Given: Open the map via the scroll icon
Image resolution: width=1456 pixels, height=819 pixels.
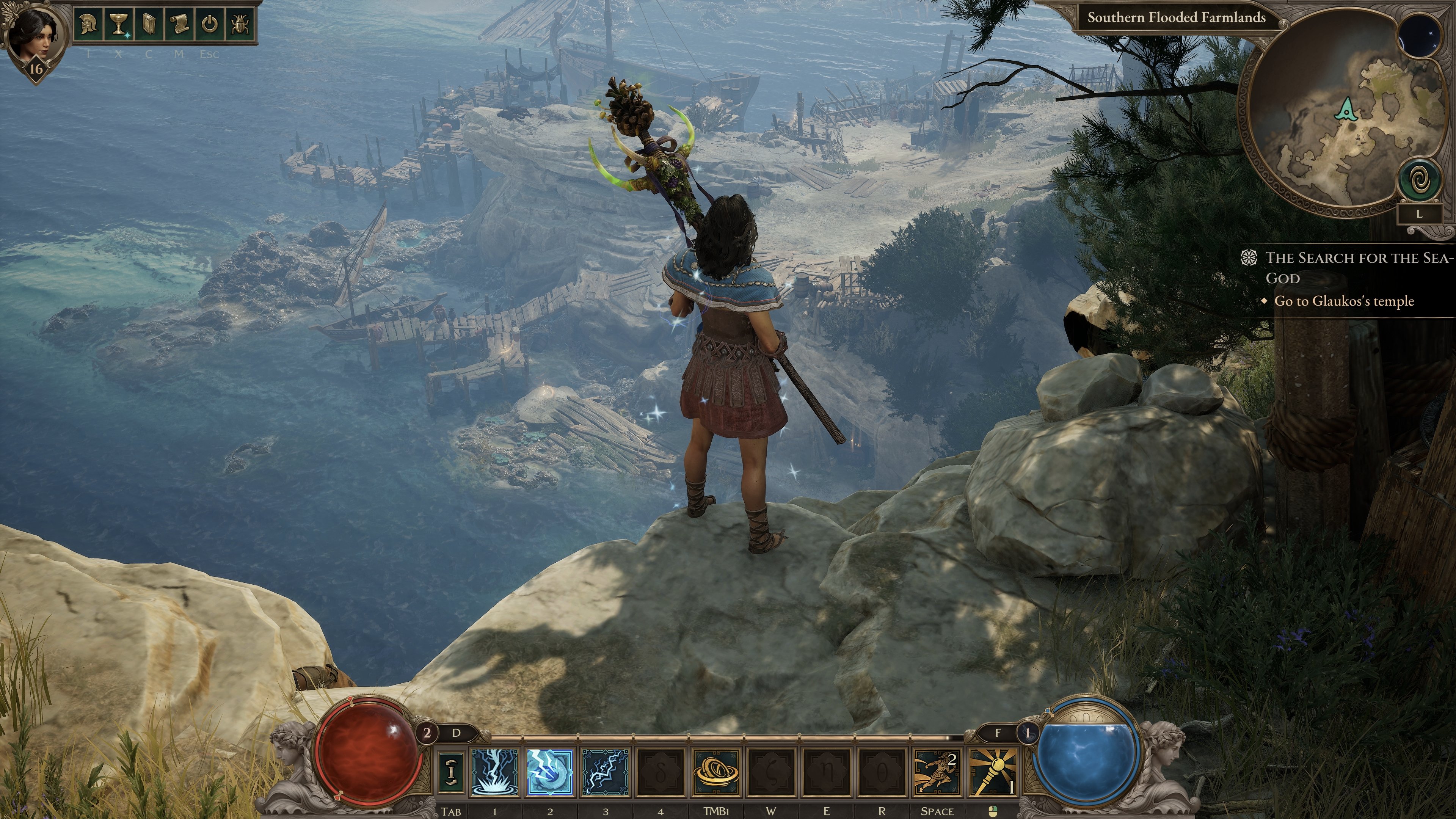Looking at the screenshot, I should [x=179, y=25].
